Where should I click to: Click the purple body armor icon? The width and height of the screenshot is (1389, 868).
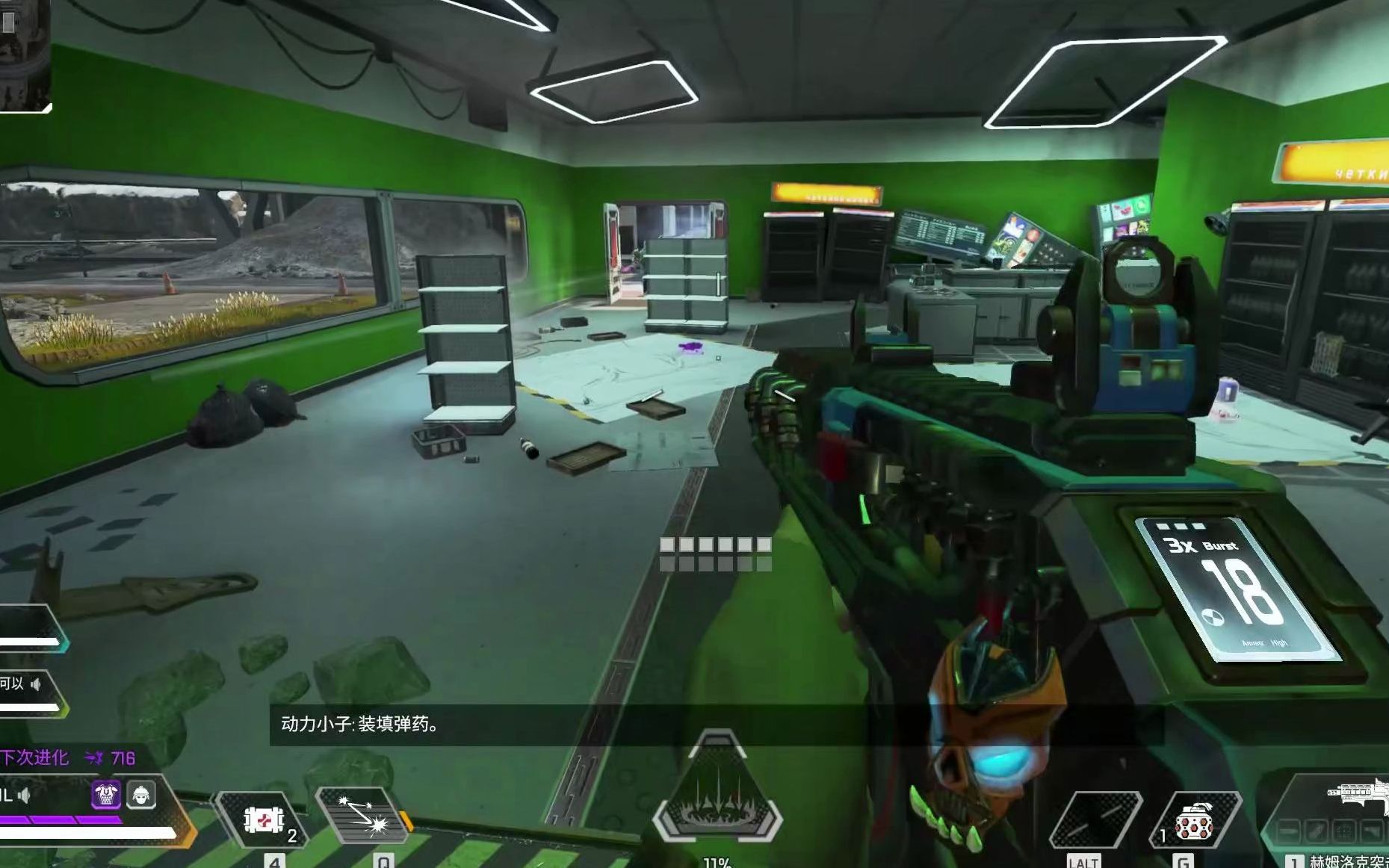(x=106, y=795)
